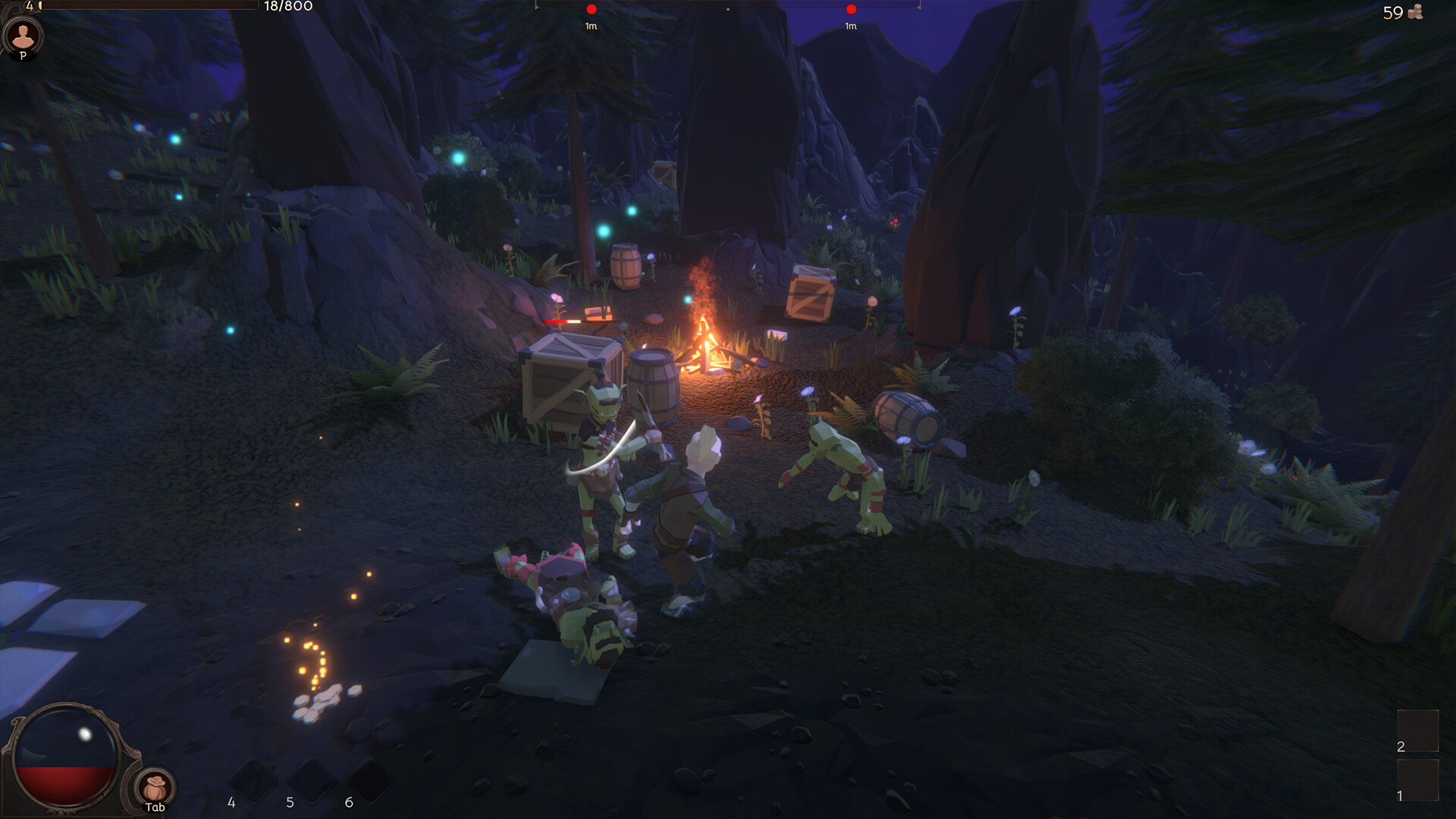Click the first red timer dot marked 1m
Image resolution: width=1456 pixels, height=819 pixels.
(590, 11)
